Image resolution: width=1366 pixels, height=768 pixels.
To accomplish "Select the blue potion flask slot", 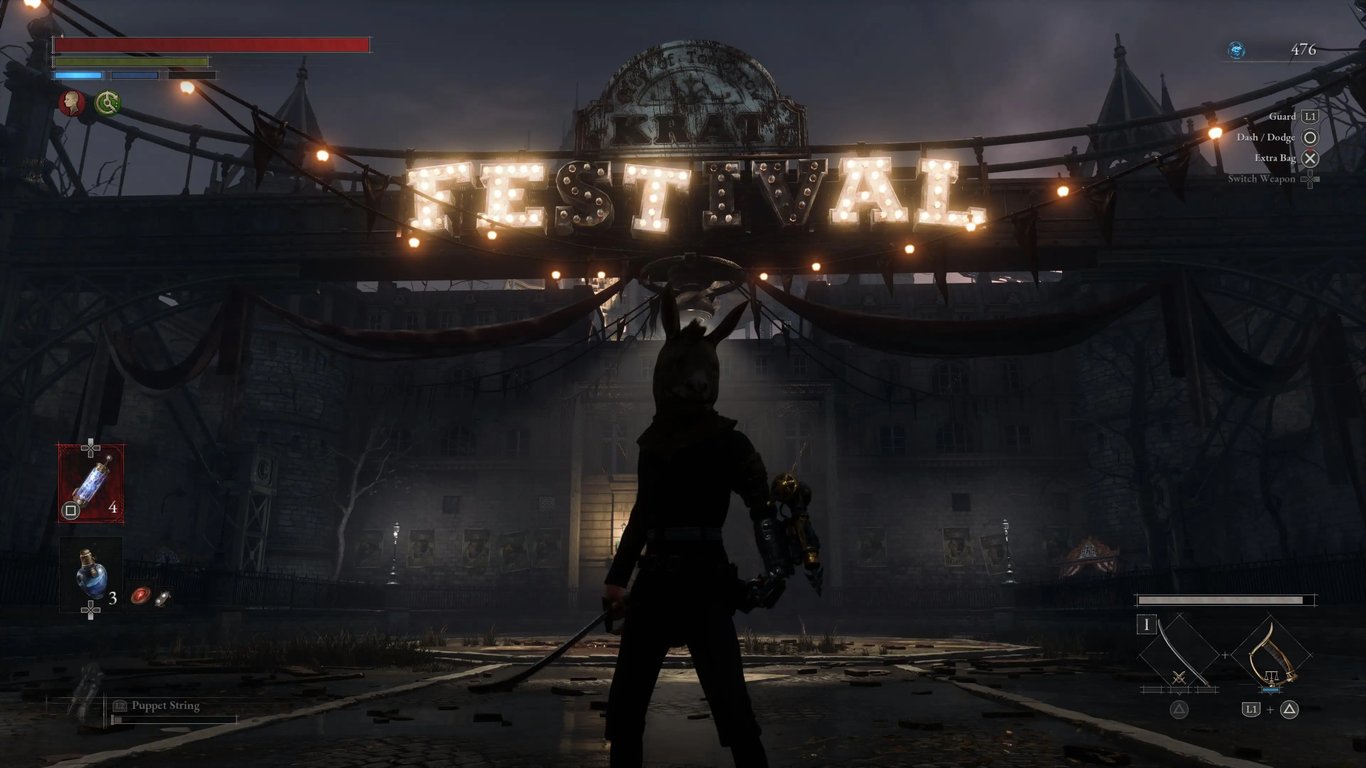I will [x=91, y=573].
